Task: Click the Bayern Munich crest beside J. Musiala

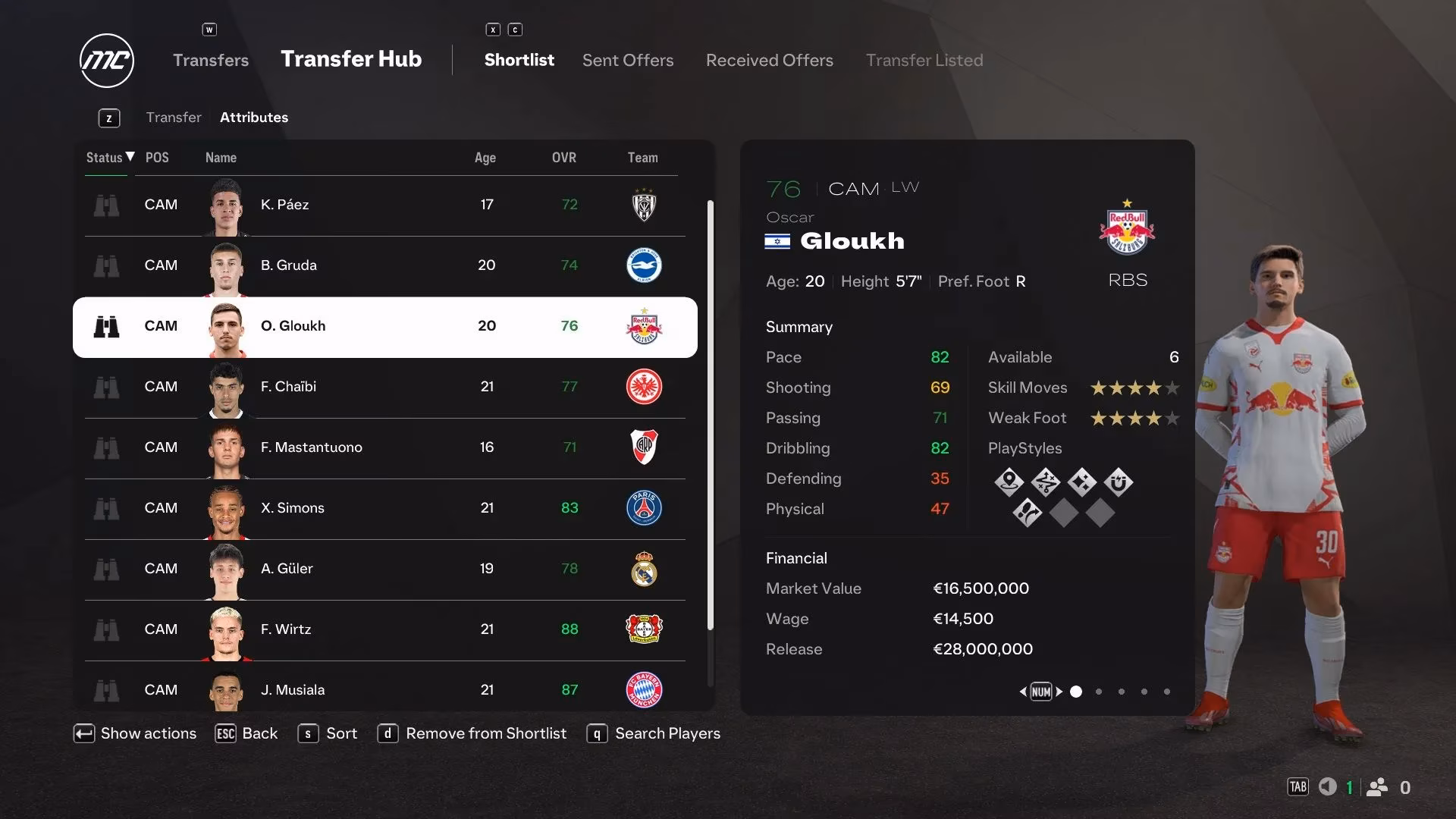Action: [644, 690]
